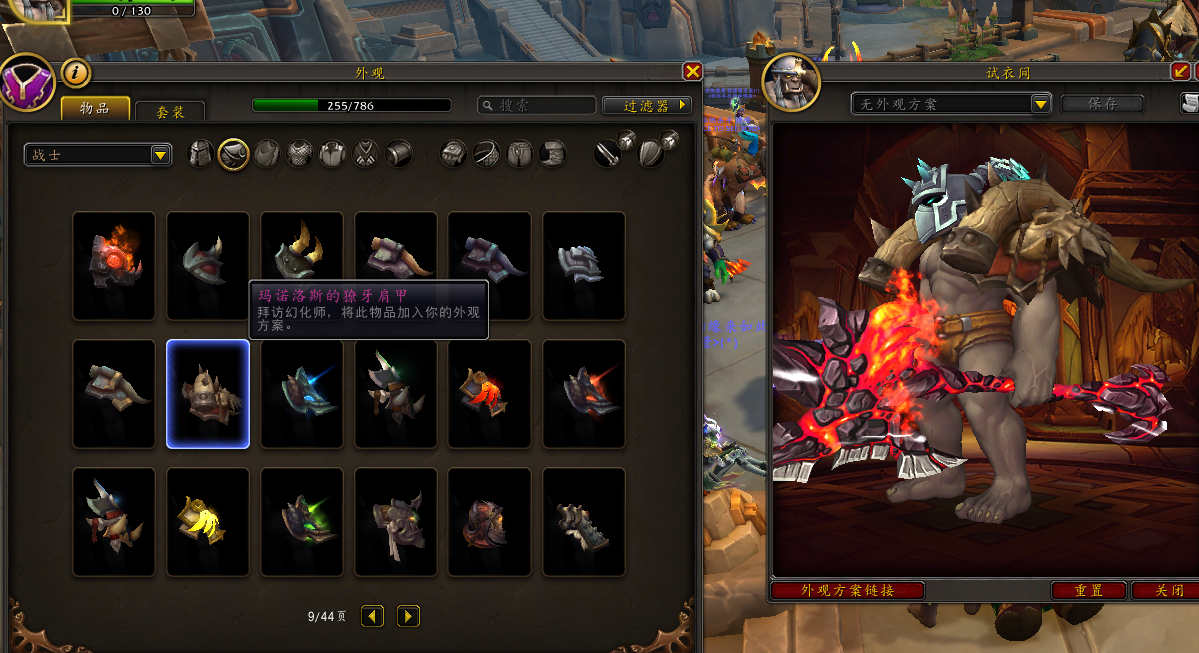This screenshot has height=653, width=1199.
Task: Select the flaming red shoulder appearance
Action: click(x=114, y=265)
